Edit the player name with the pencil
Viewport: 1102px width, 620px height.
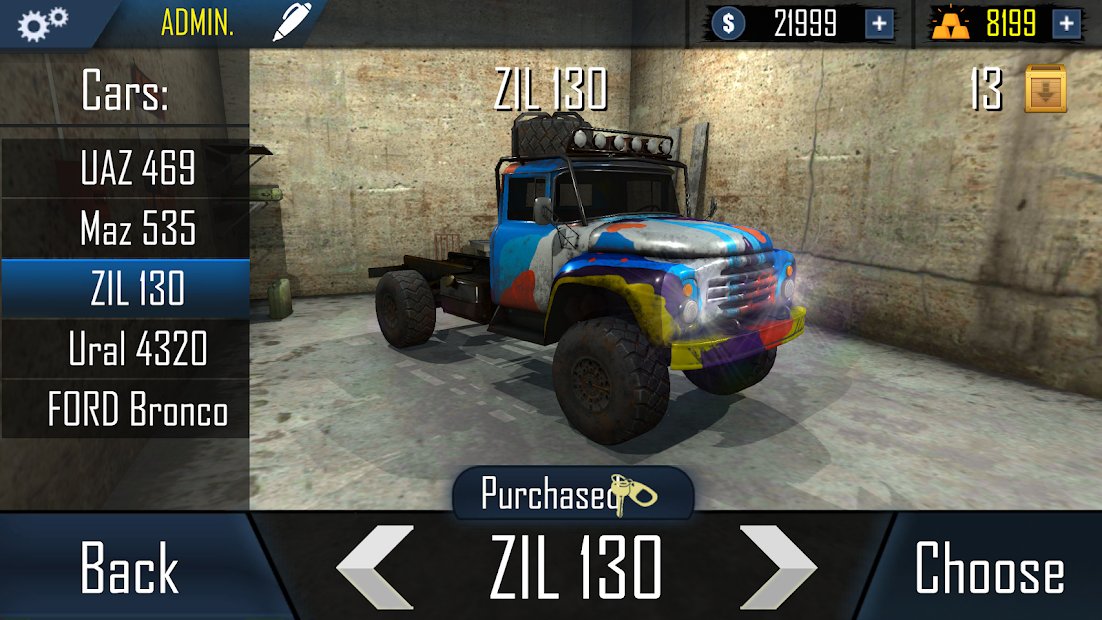[291, 23]
